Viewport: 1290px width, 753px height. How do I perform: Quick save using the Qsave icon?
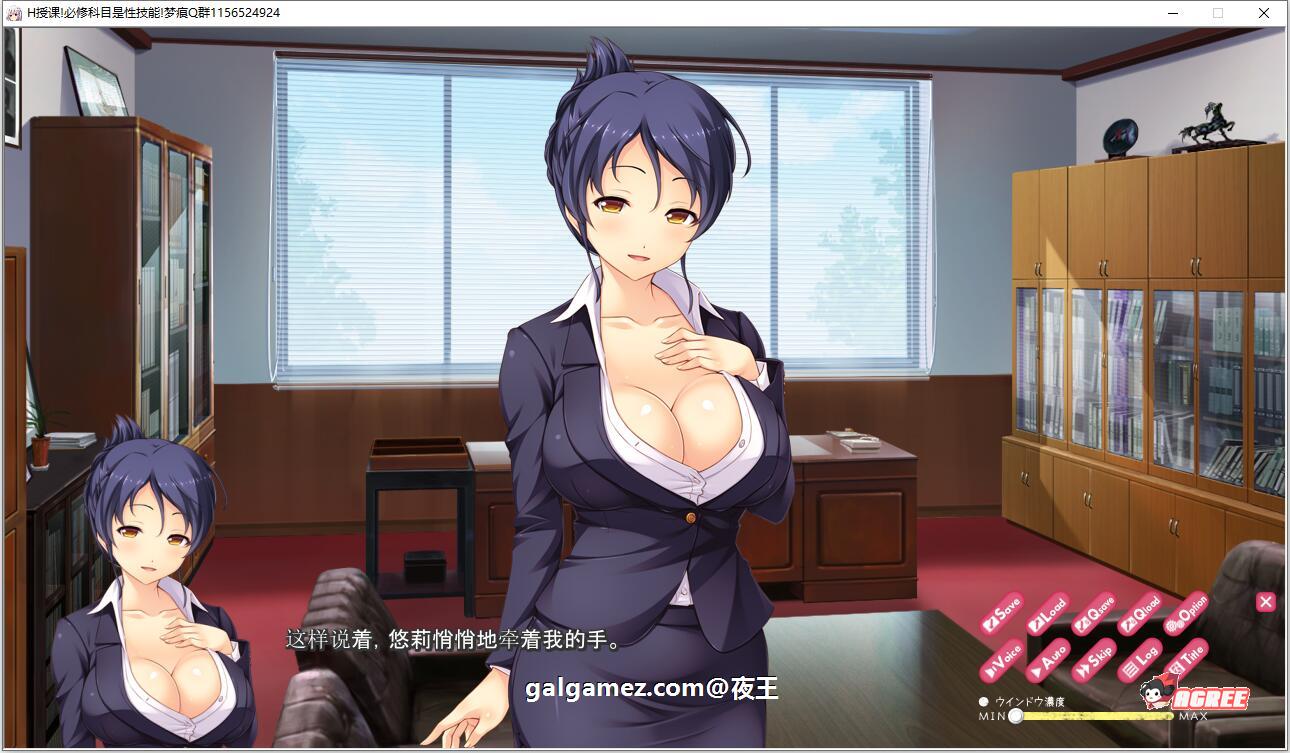1095,615
